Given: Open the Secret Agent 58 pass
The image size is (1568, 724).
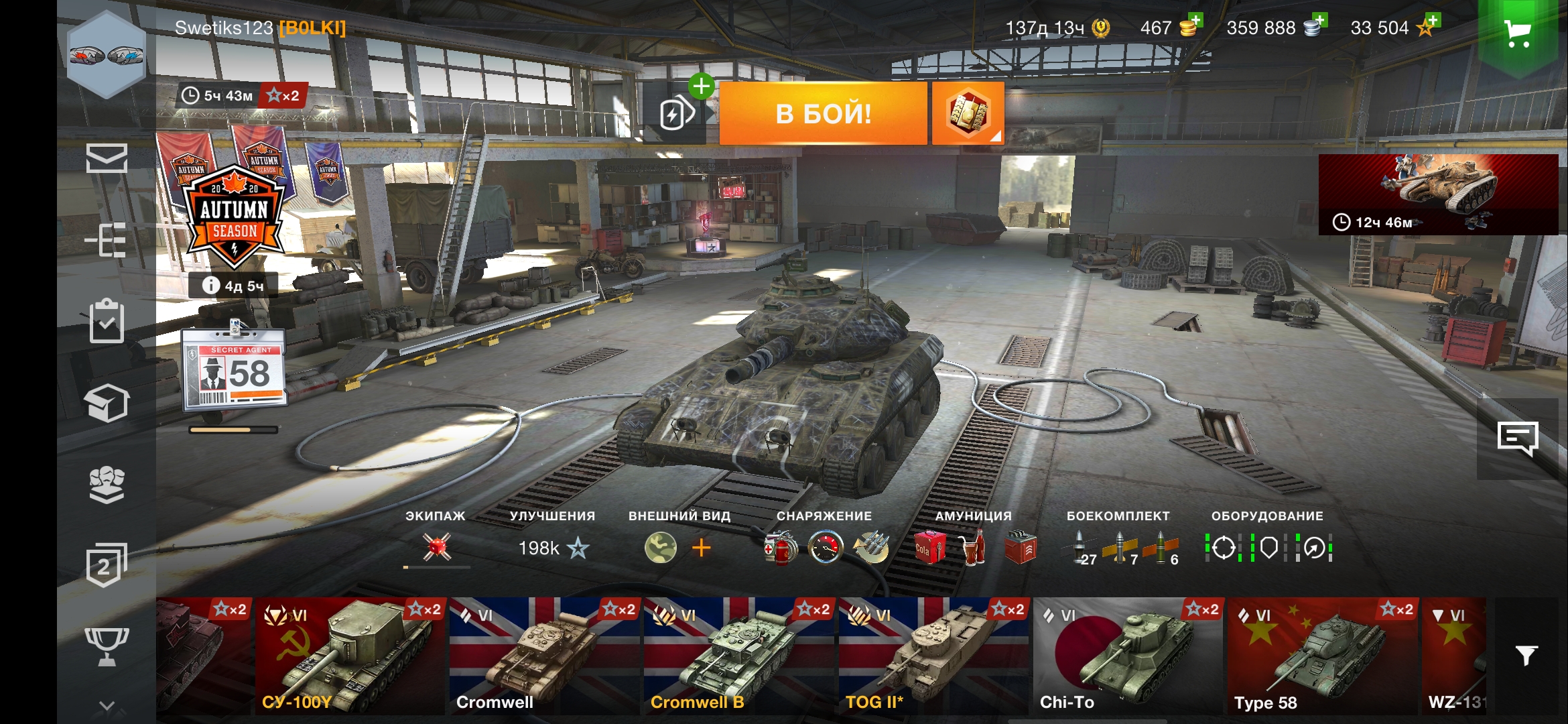Looking at the screenshot, I should tap(235, 369).
